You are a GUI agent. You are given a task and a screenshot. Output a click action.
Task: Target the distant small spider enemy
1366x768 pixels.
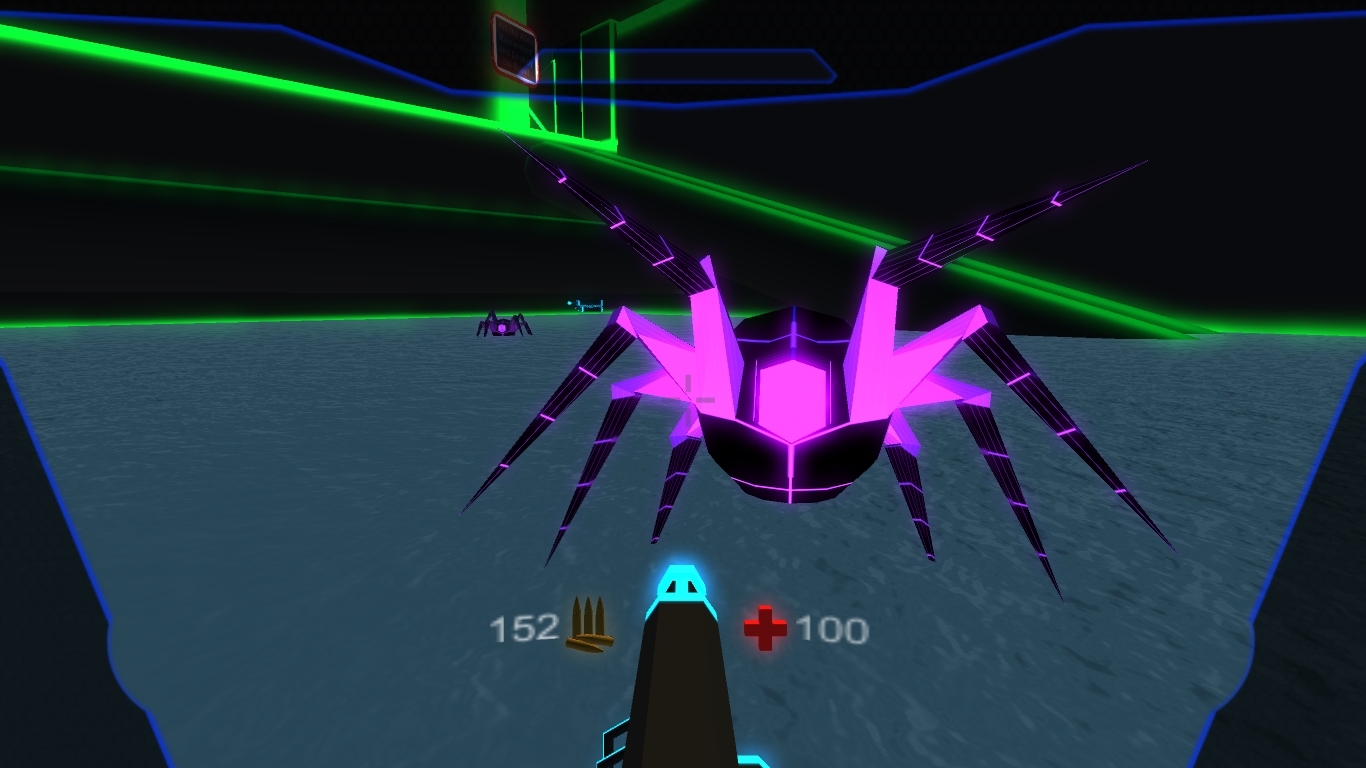point(502,327)
